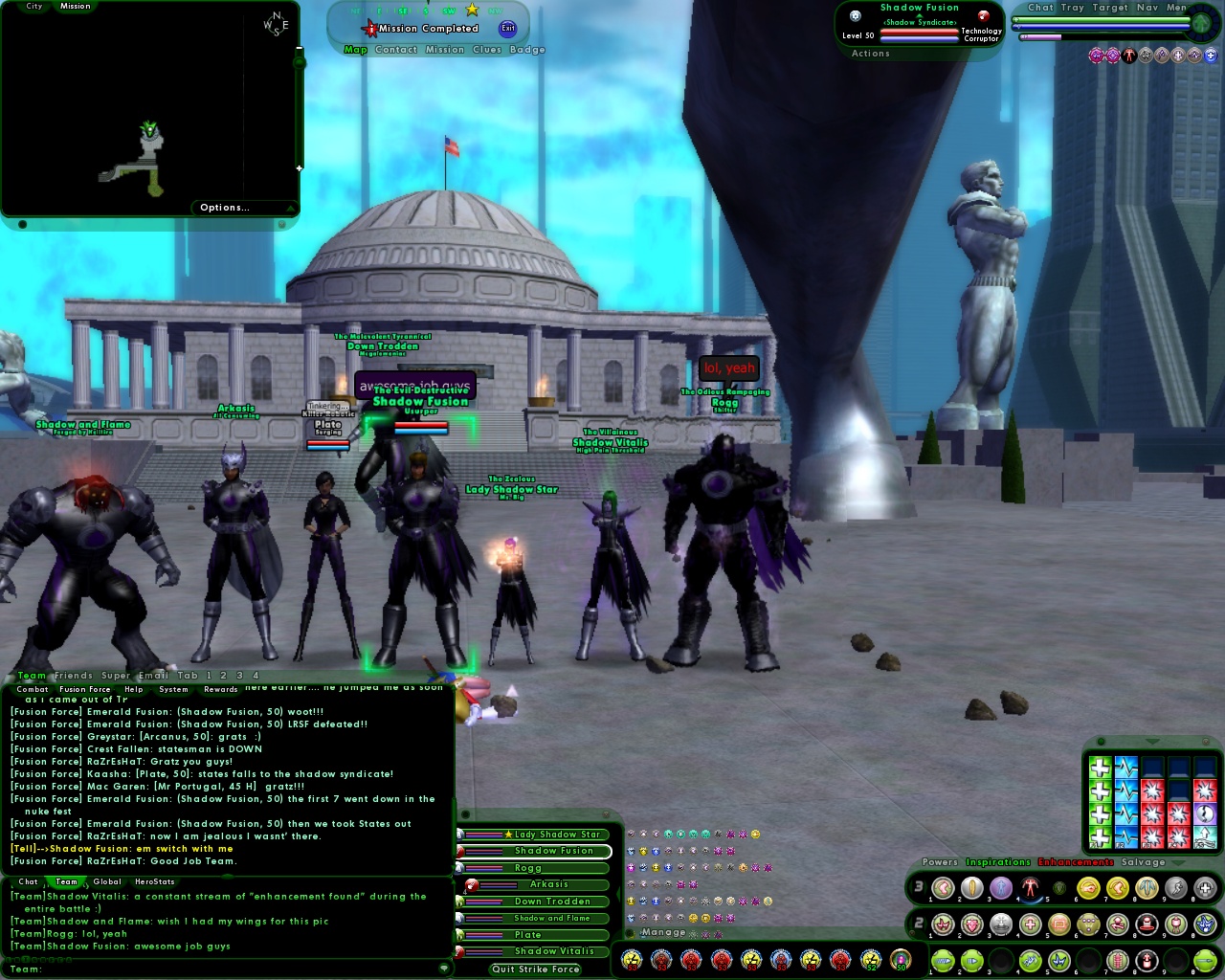
Task: Use a Respite inspiration from row two
Action: (1101, 790)
